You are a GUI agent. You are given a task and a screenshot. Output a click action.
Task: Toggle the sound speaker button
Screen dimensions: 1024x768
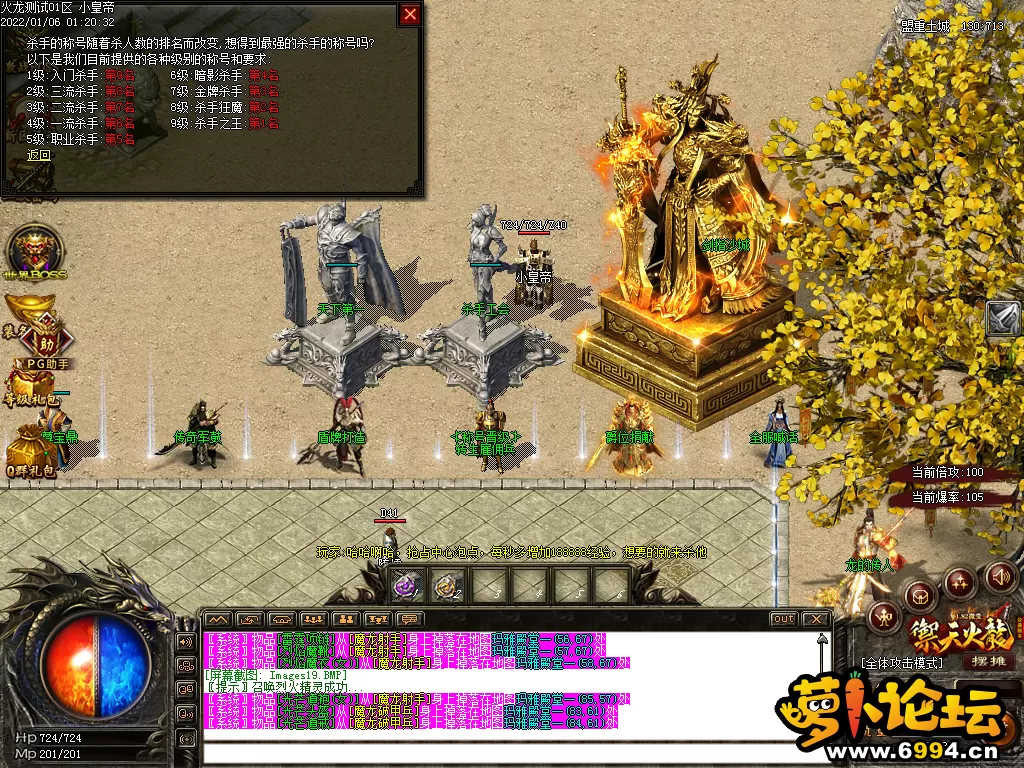point(1001,577)
